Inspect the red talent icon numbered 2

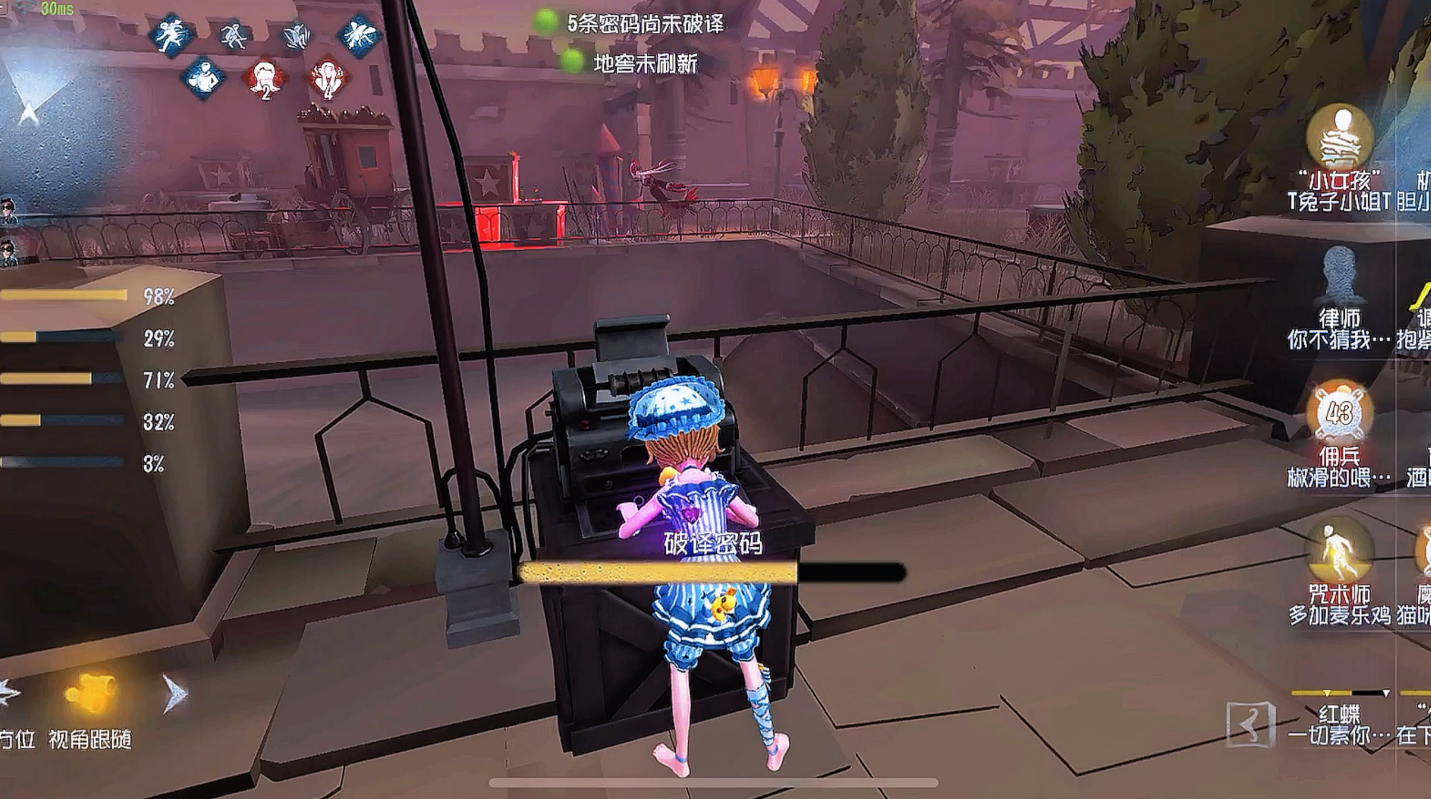point(265,77)
